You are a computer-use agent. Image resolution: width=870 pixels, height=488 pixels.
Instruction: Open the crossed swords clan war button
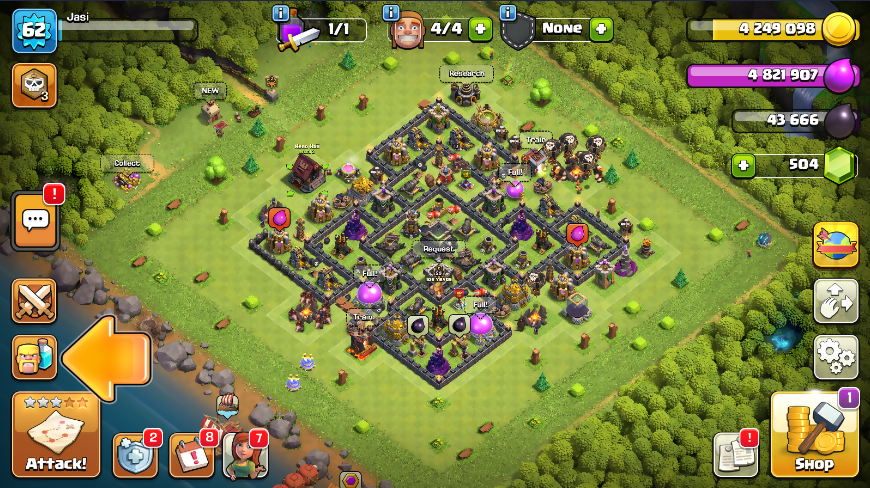coord(34,301)
